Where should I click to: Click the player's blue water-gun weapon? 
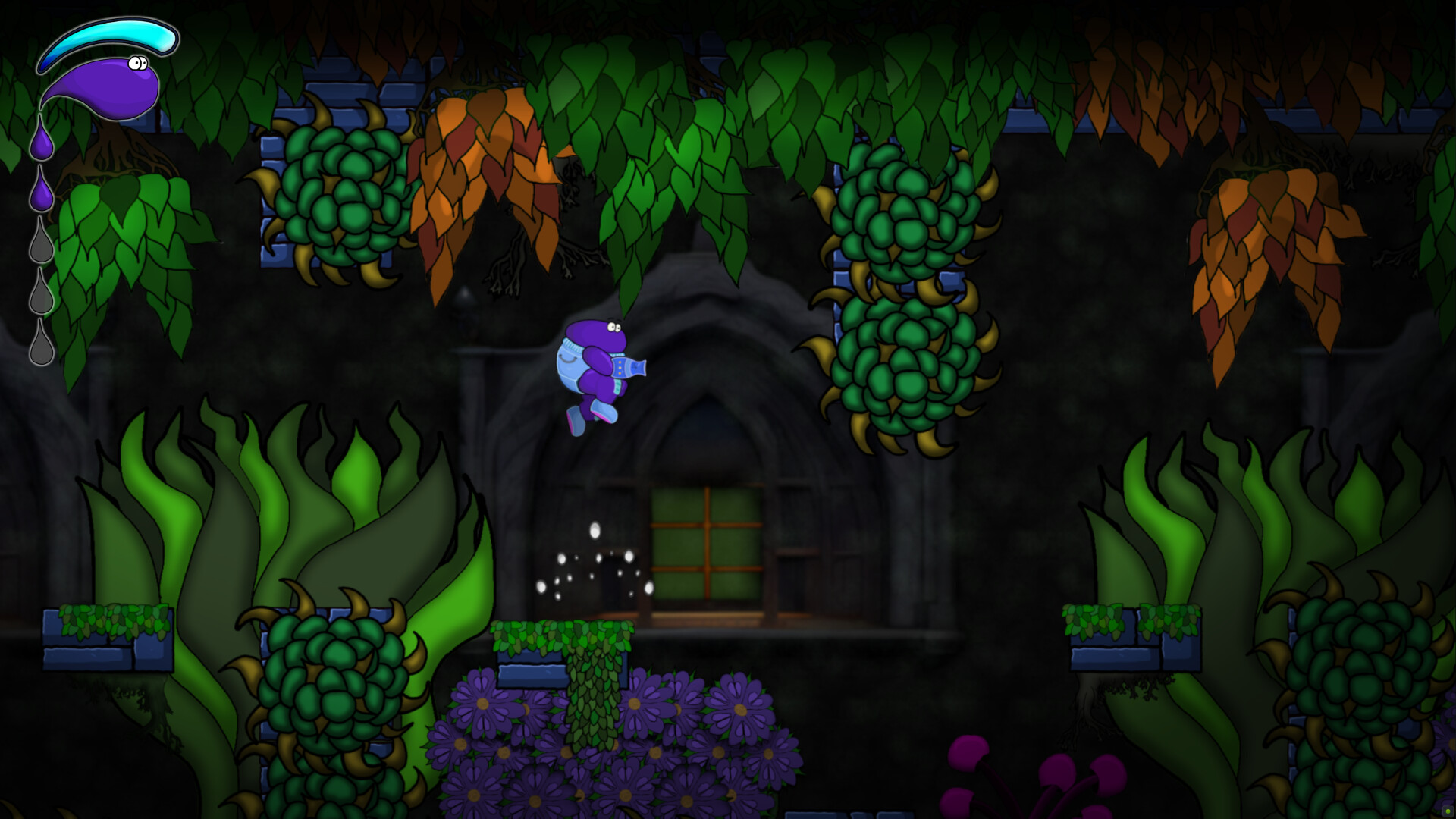click(629, 368)
